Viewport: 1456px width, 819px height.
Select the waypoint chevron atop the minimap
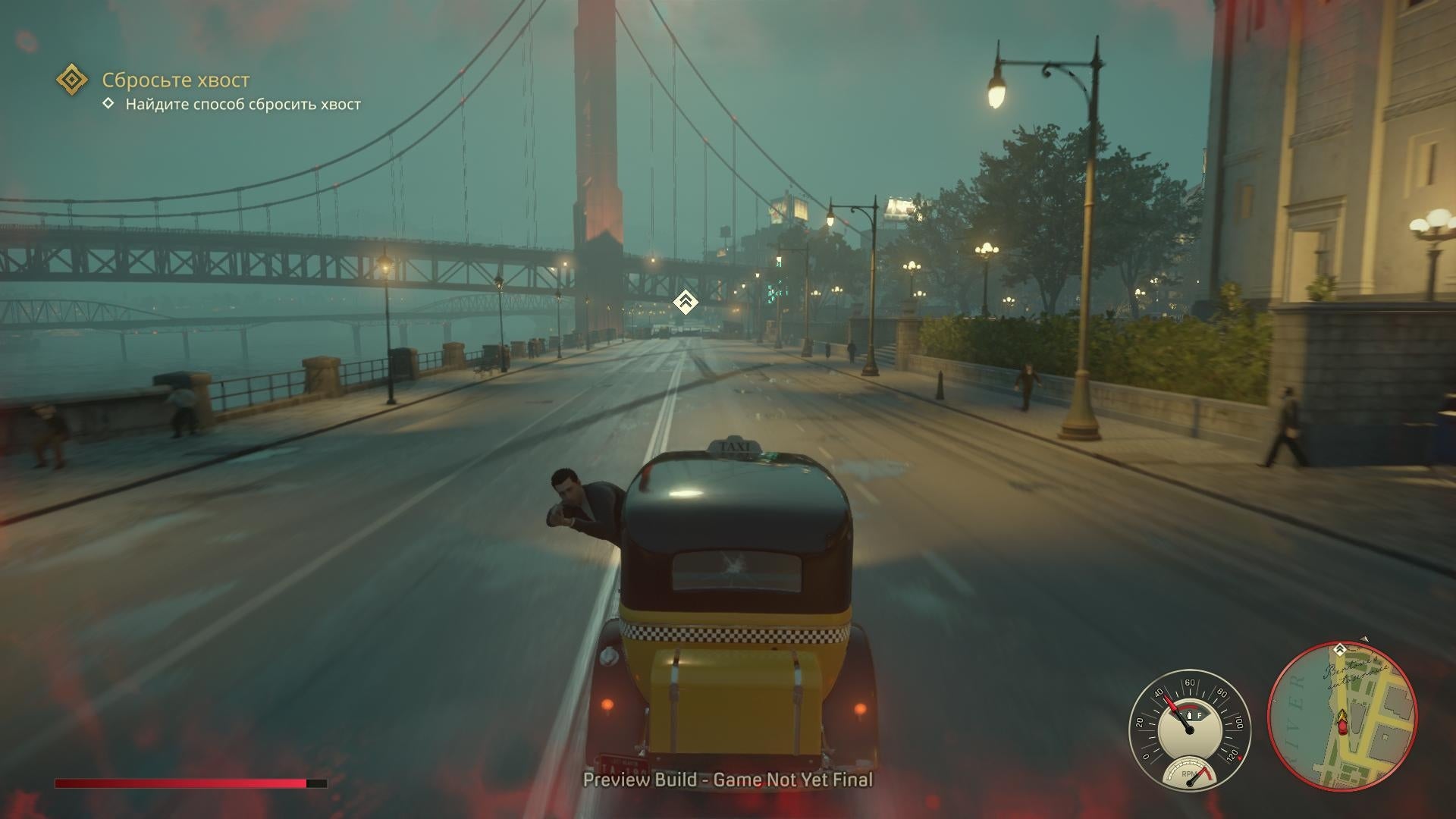coord(1339,649)
